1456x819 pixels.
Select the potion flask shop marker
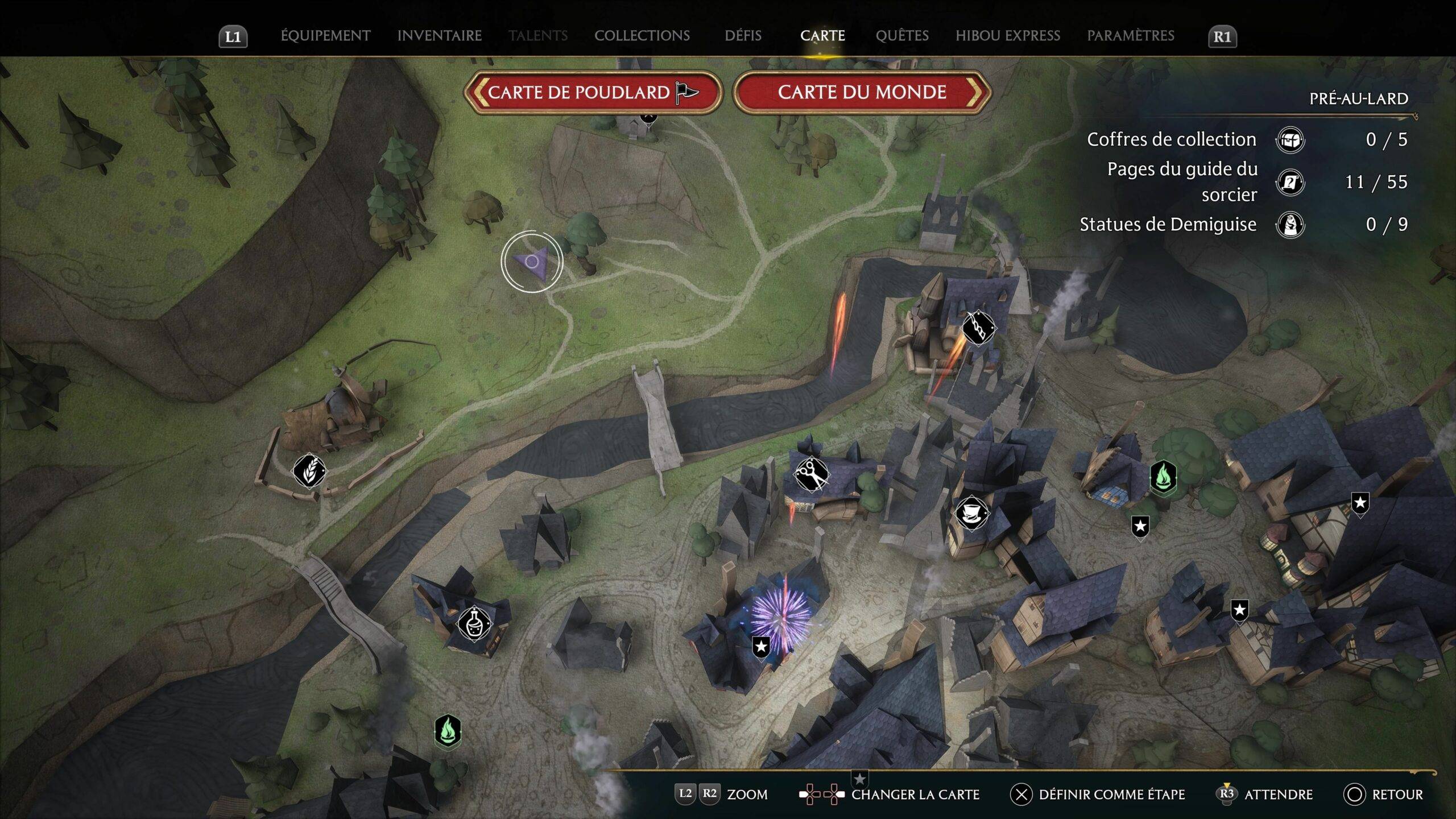[x=474, y=623]
